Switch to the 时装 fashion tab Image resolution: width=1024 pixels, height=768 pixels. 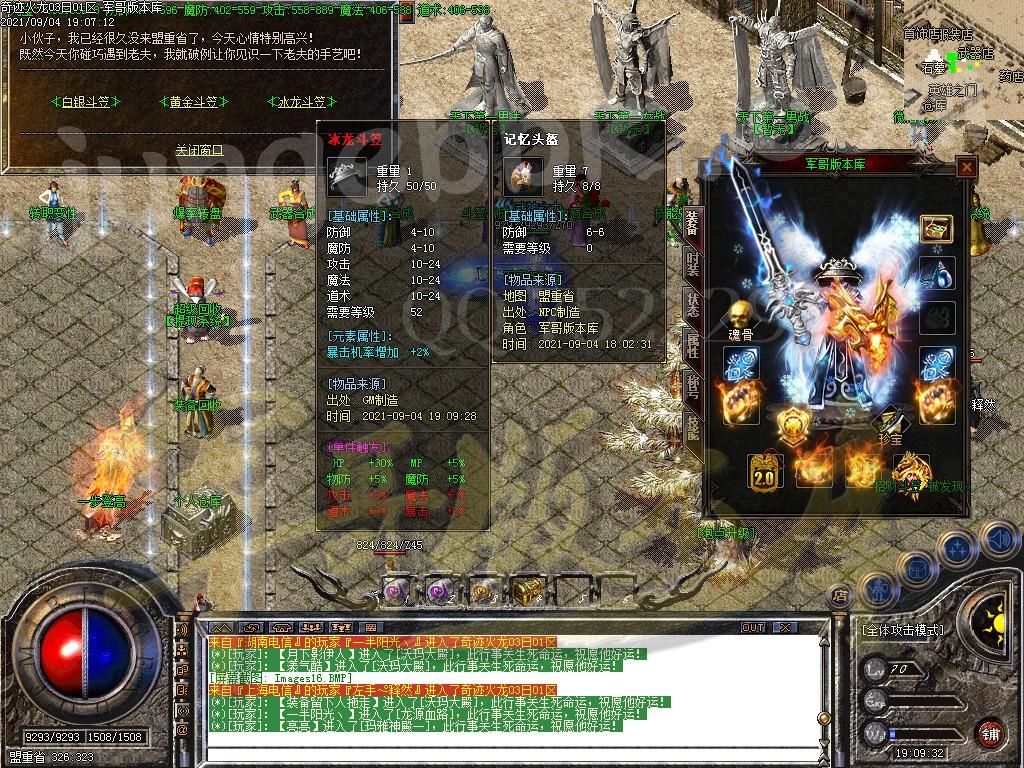692,264
